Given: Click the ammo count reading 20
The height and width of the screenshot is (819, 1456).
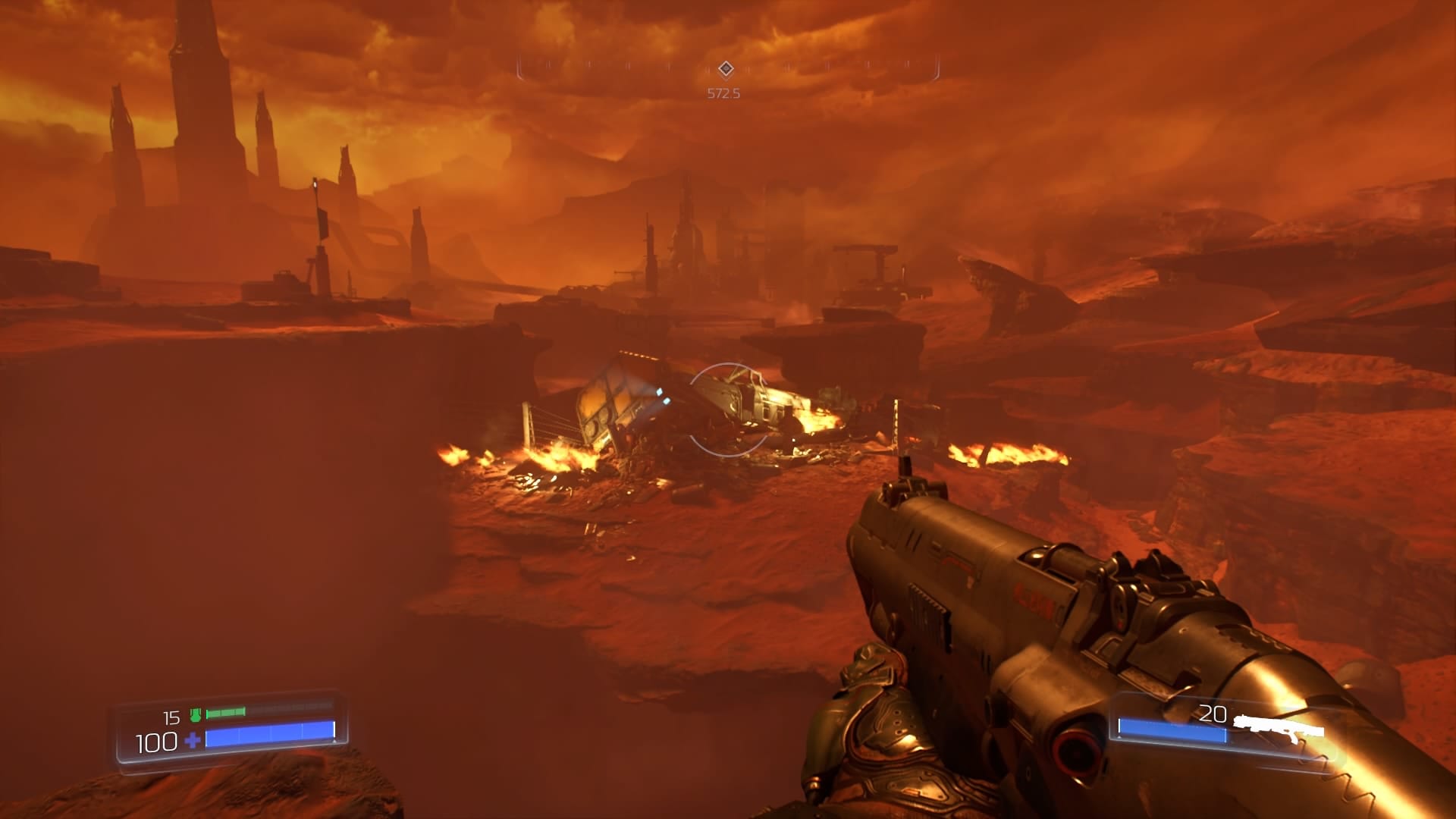Looking at the screenshot, I should pos(1213,714).
